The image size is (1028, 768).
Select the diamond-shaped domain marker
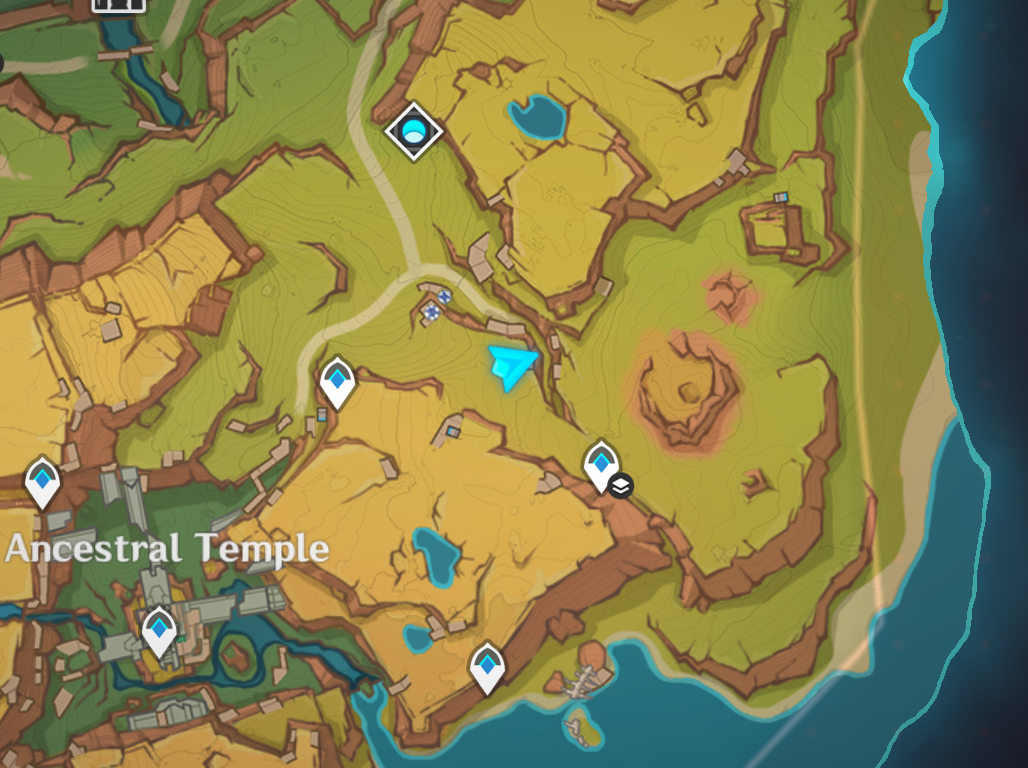coord(414,131)
